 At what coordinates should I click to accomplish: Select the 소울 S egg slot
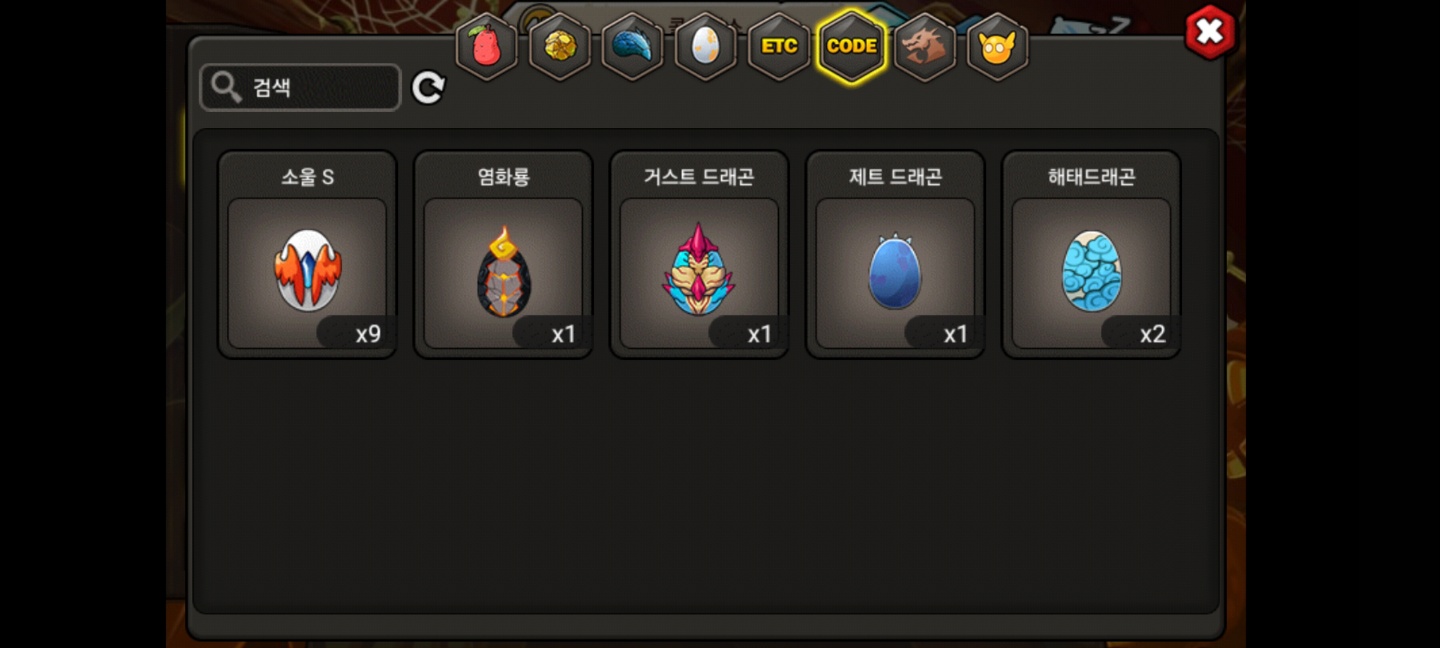pos(307,272)
